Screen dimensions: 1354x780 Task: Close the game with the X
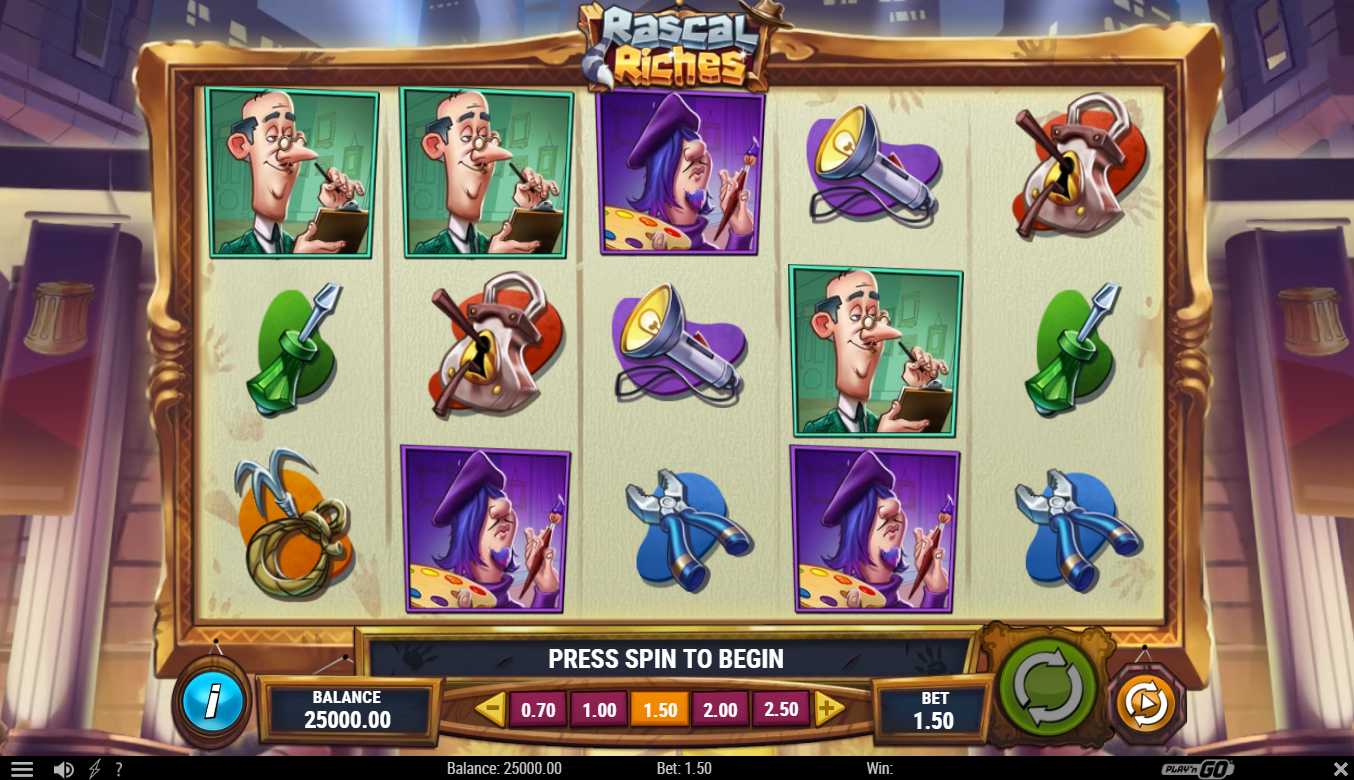click(x=1340, y=768)
